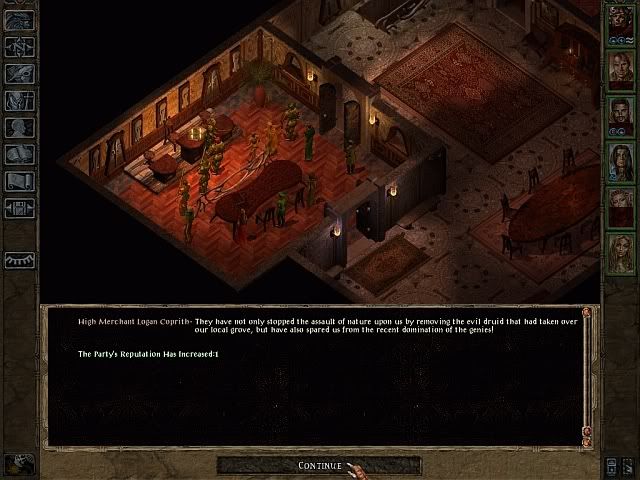The height and width of the screenshot is (480, 640).
Task: Open the journal with the quill icon
Action: (x=20, y=73)
